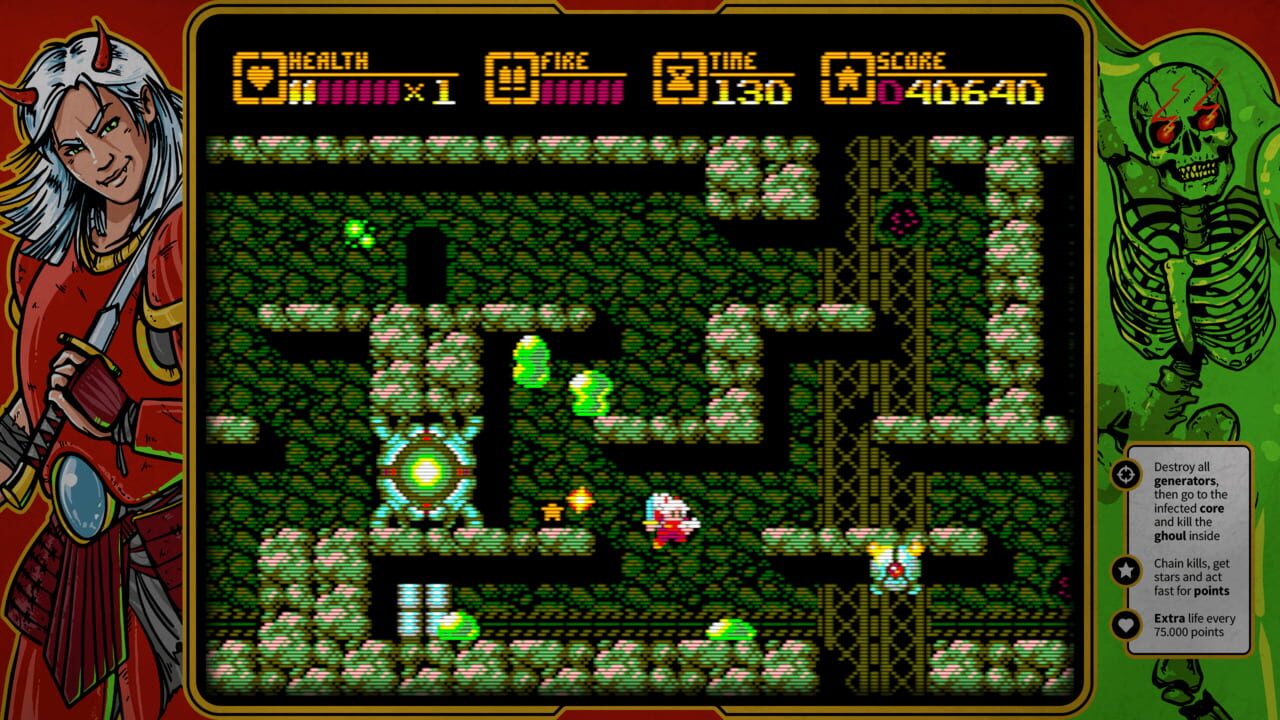This screenshot has height=720, width=1280.
Task: Click the hourglass Time icon
Action: click(682, 75)
